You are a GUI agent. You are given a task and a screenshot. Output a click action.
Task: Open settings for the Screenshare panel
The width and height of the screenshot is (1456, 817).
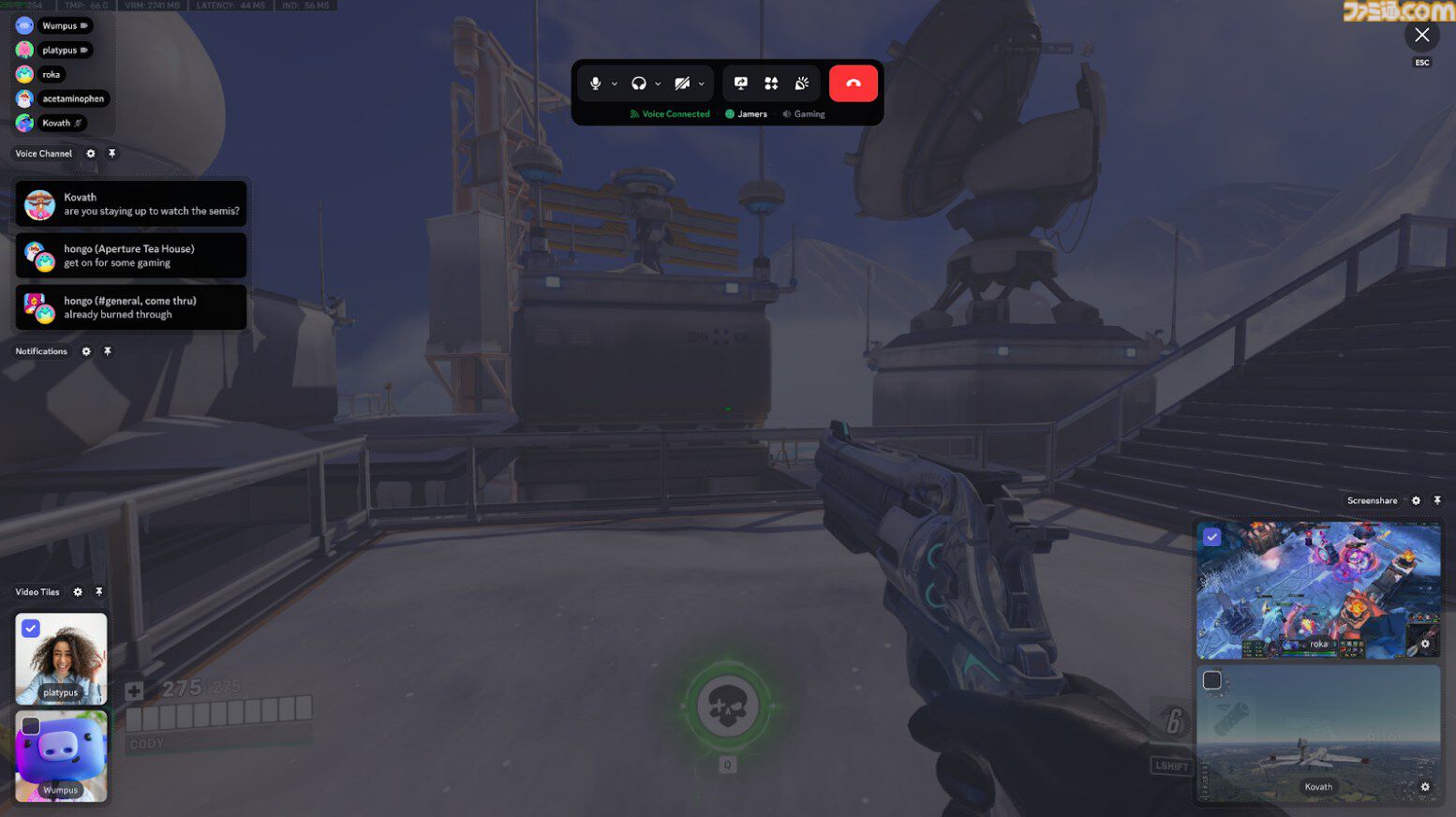tap(1416, 500)
